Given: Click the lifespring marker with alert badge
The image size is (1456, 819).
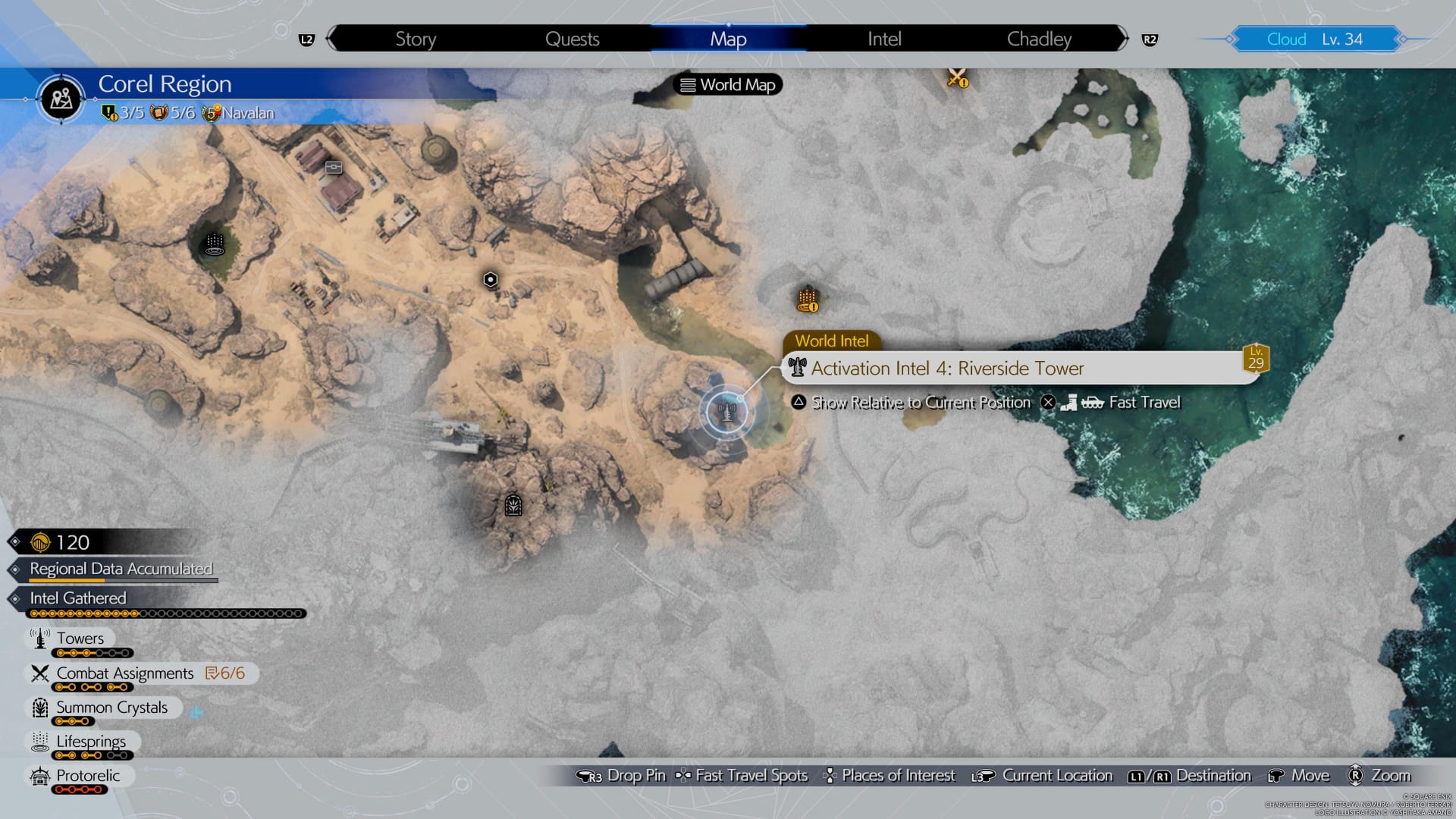Looking at the screenshot, I should coord(805,297).
